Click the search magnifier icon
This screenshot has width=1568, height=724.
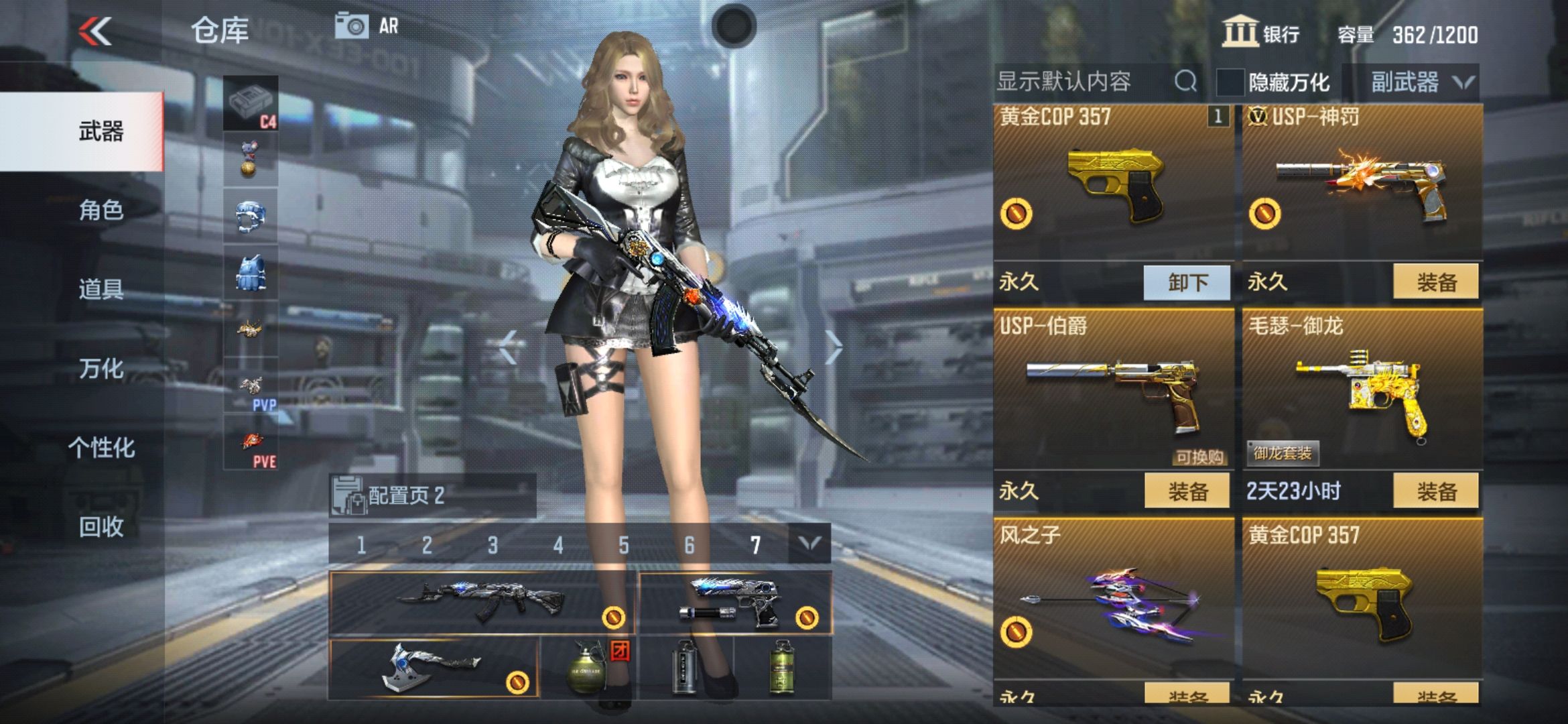(1187, 80)
